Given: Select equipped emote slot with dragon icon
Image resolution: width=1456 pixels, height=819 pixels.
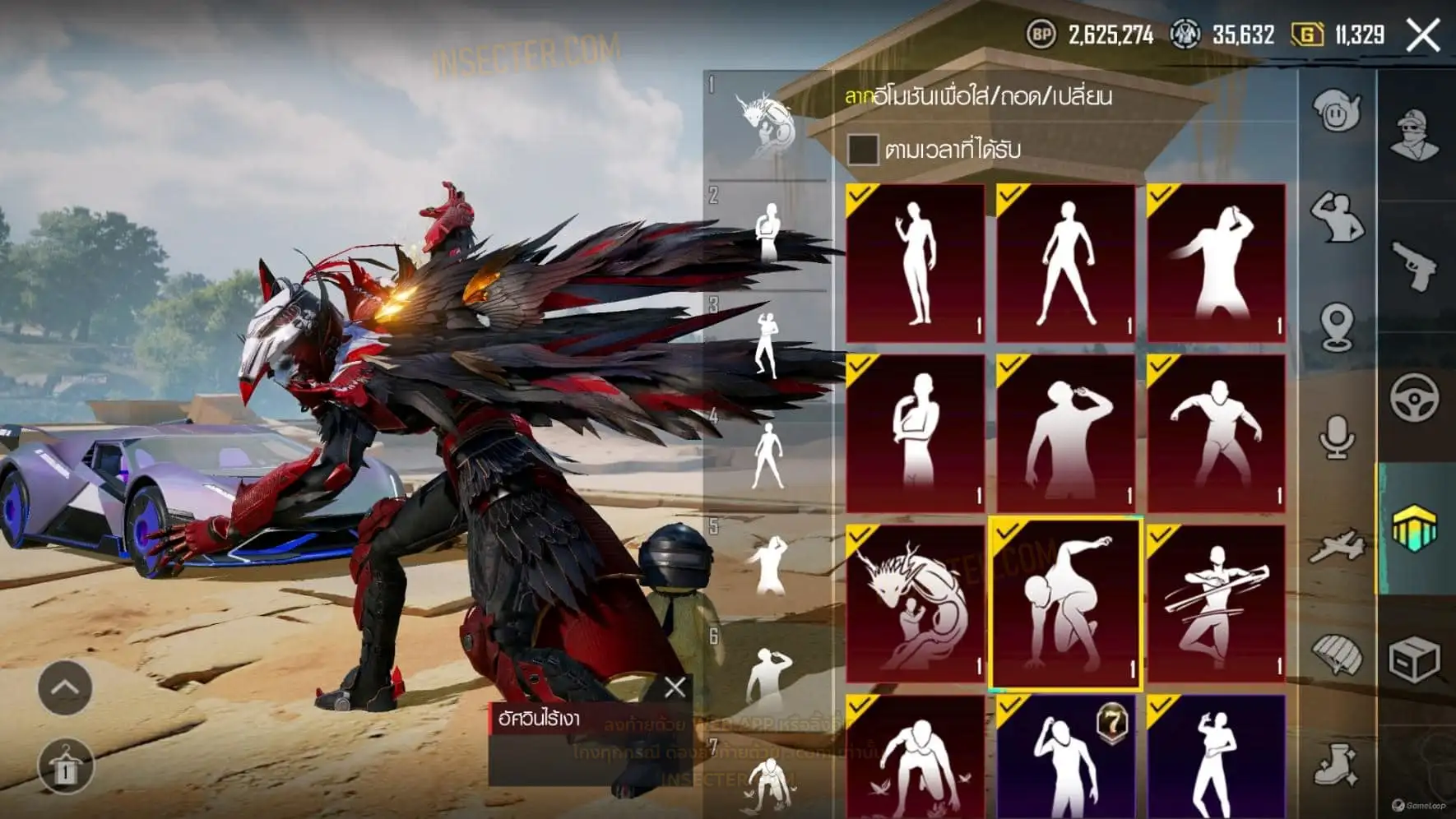Looking at the screenshot, I should [x=767, y=125].
